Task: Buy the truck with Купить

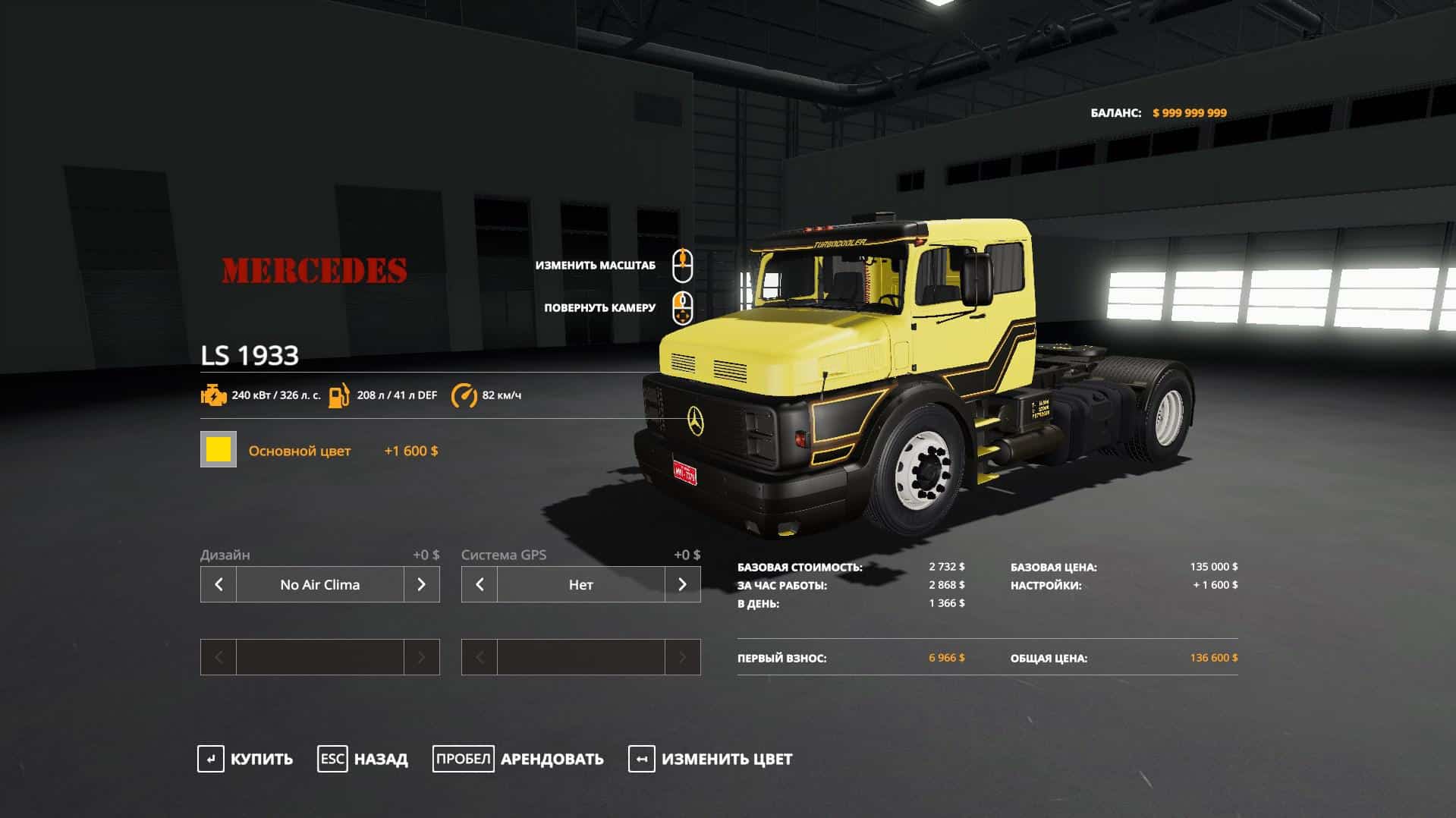Action: pos(246,759)
